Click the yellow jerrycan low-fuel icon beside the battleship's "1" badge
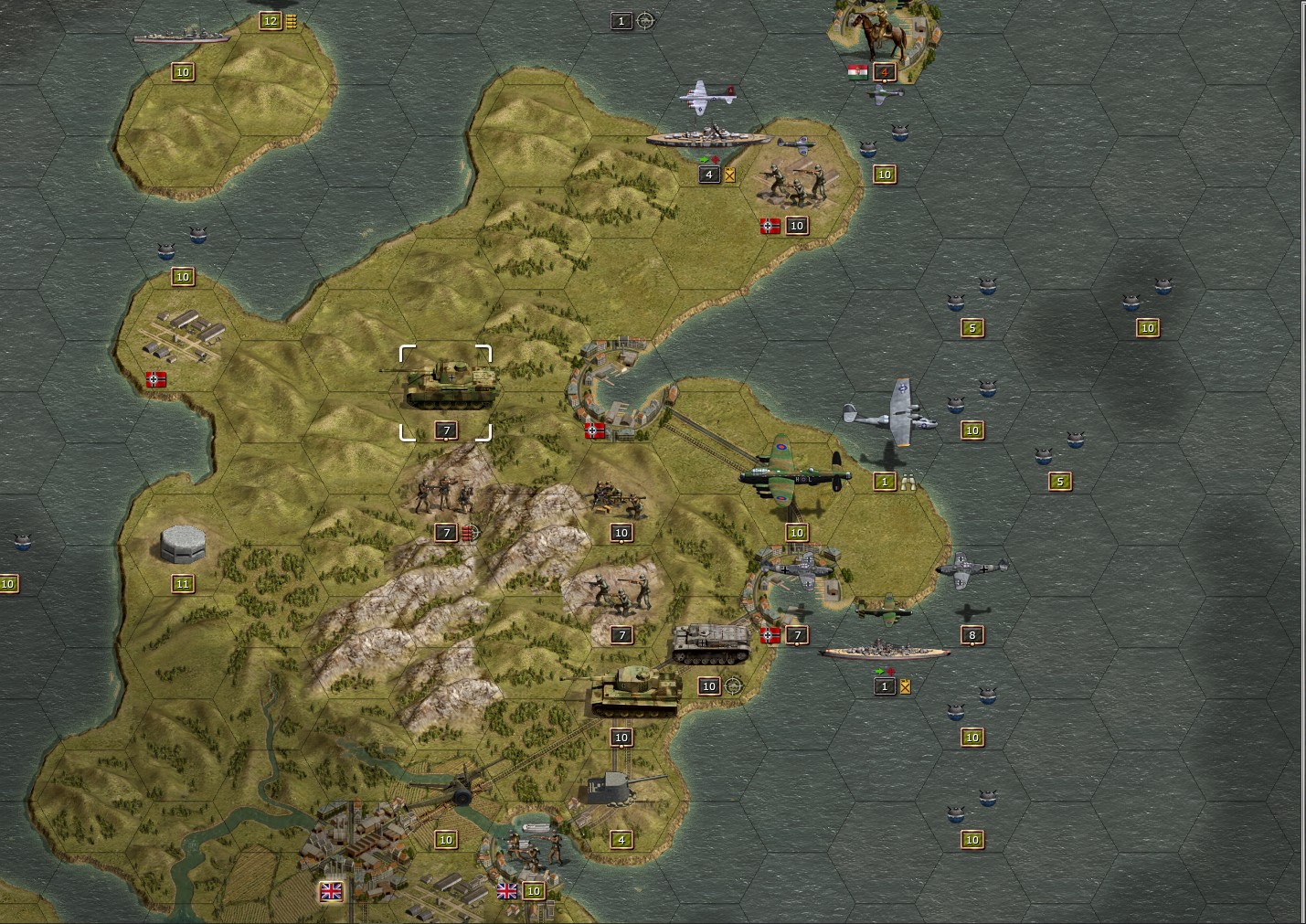 pyautogui.click(x=906, y=687)
